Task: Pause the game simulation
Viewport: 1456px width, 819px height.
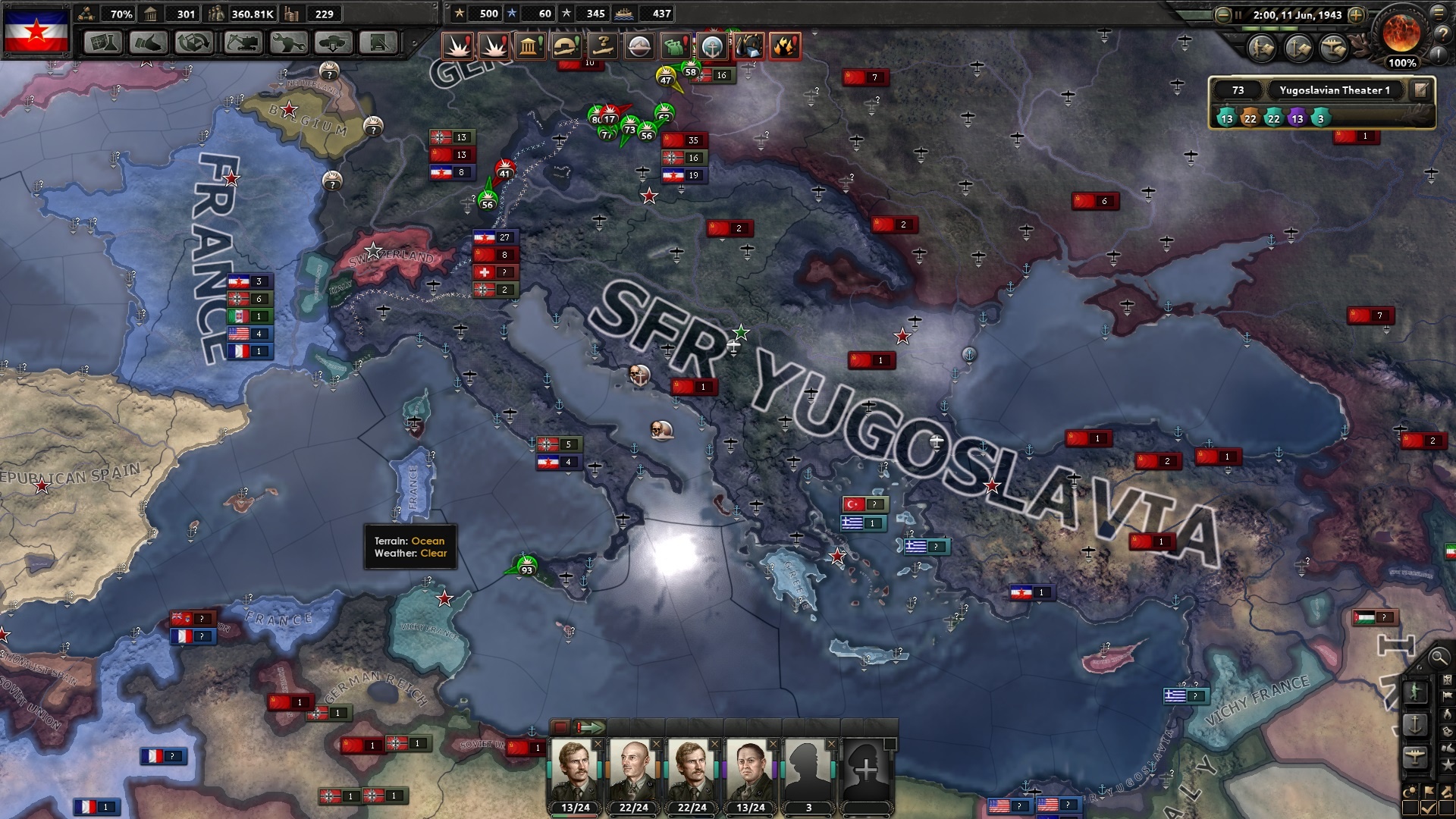Action: tap(1238, 15)
